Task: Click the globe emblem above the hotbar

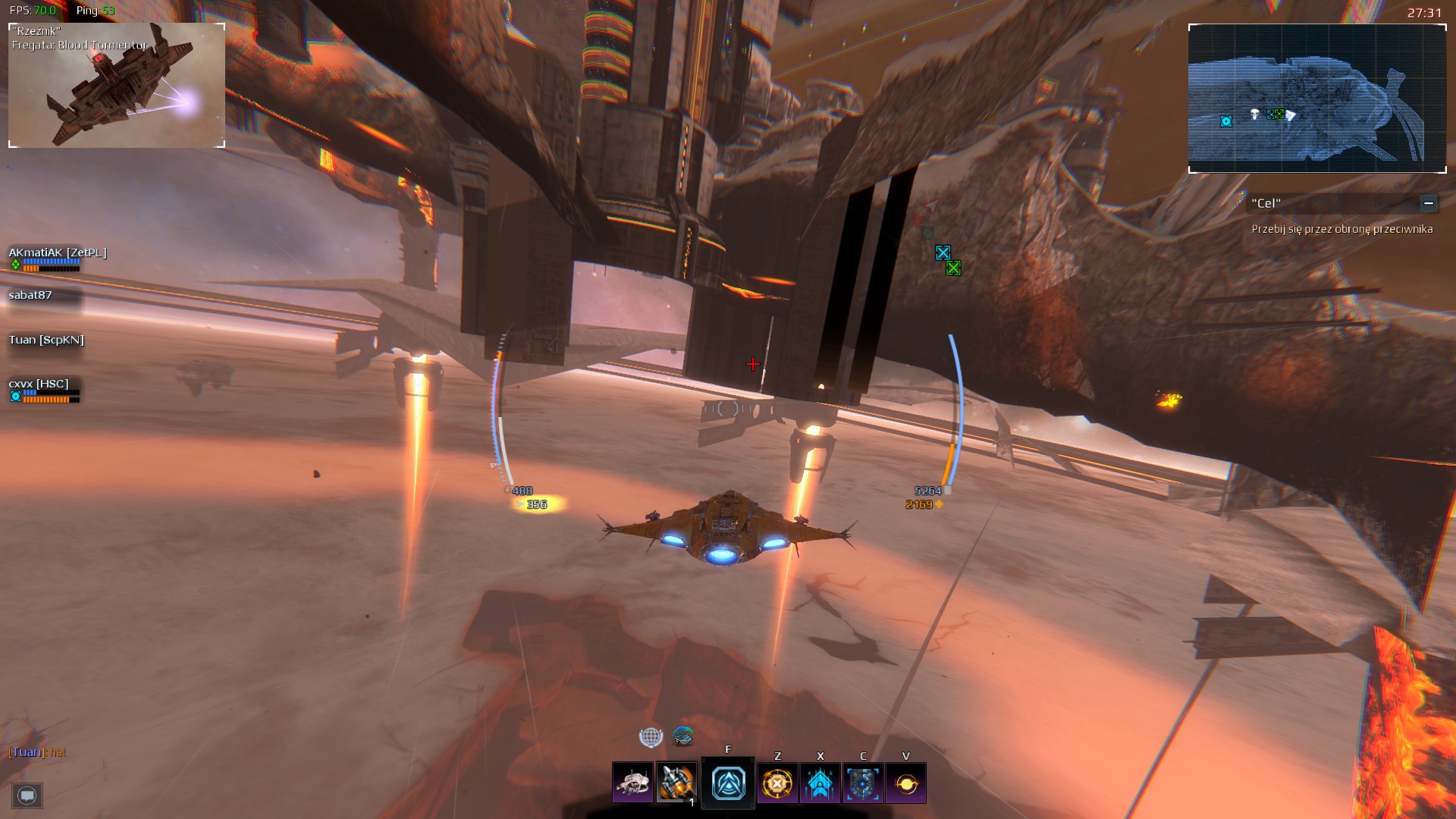Action: [x=651, y=736]
